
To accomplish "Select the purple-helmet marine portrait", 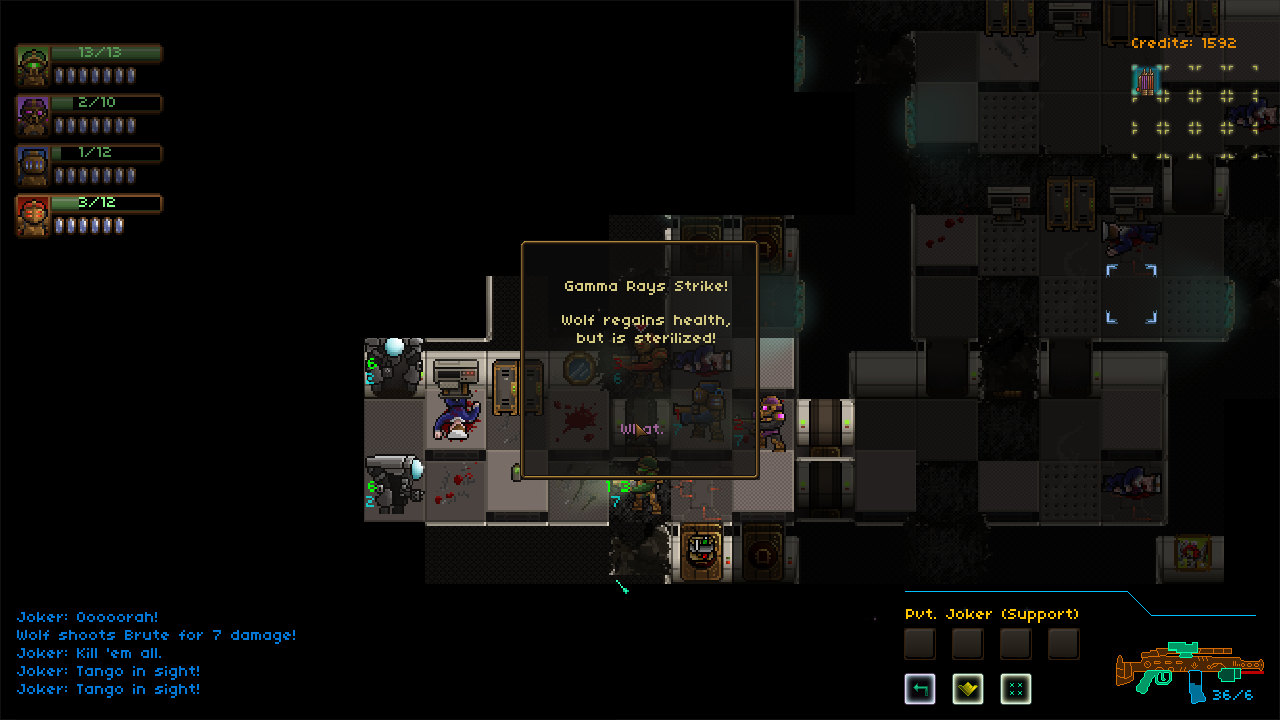I will [x=33, y=116].
